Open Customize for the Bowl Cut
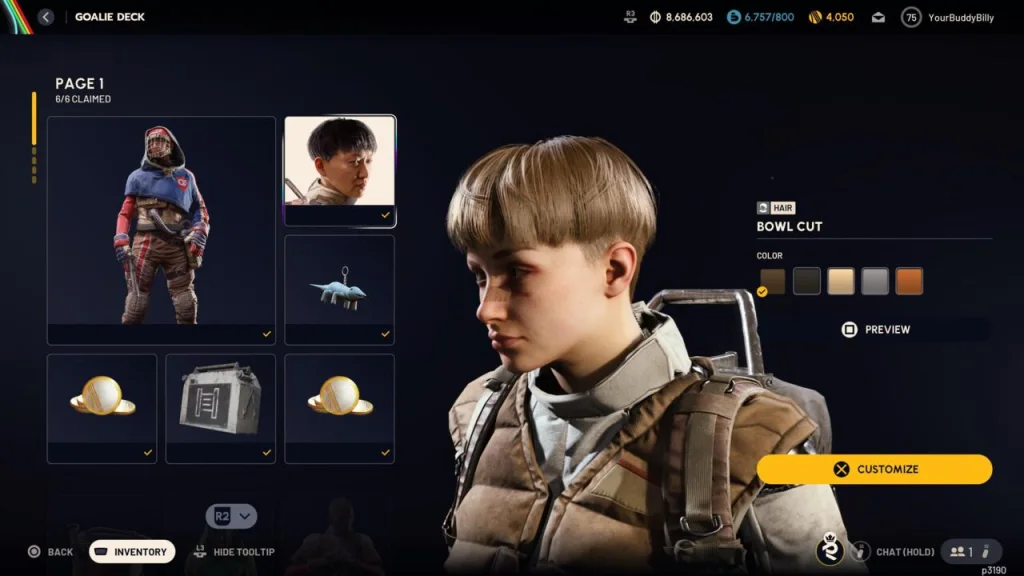The height and width of the screenshot is (576, 1024). [875, 469]
